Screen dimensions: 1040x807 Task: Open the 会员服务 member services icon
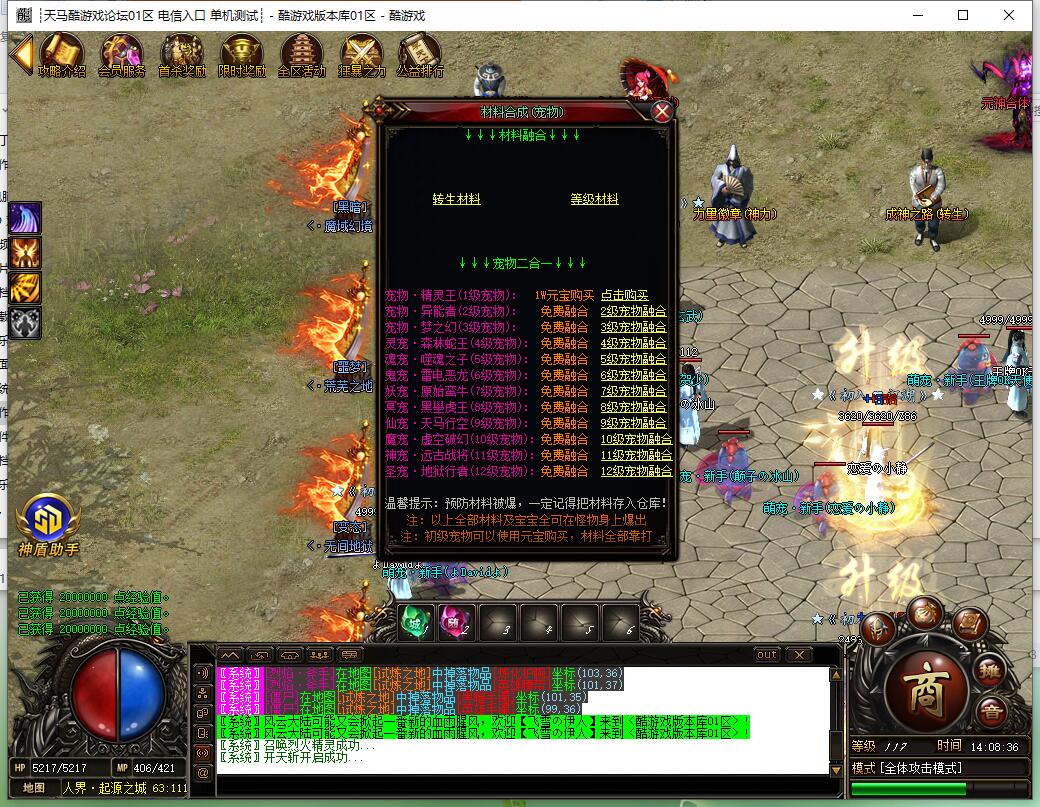click(121, 55)
